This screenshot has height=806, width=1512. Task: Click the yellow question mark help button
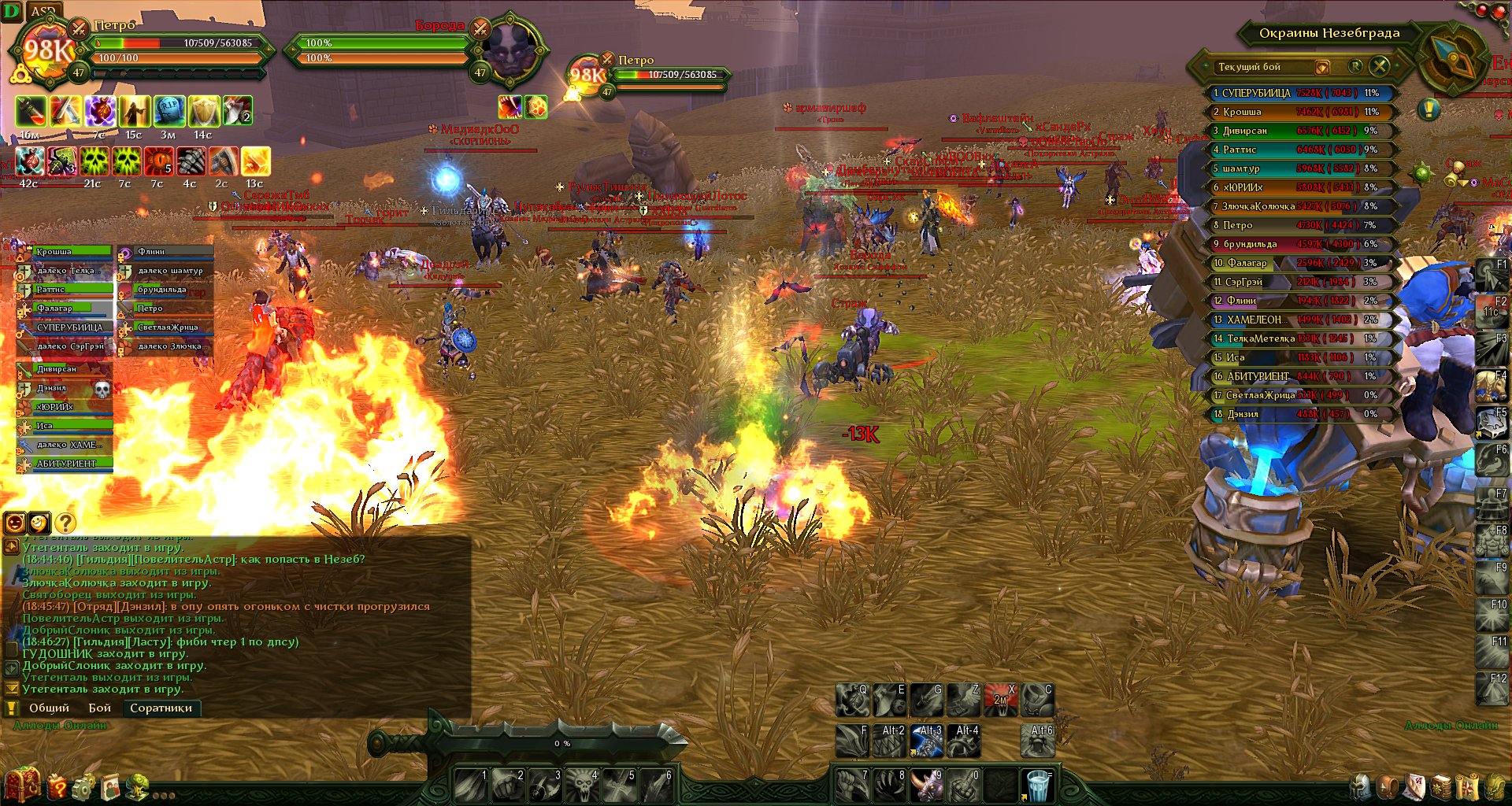click(x=65, y=523)
